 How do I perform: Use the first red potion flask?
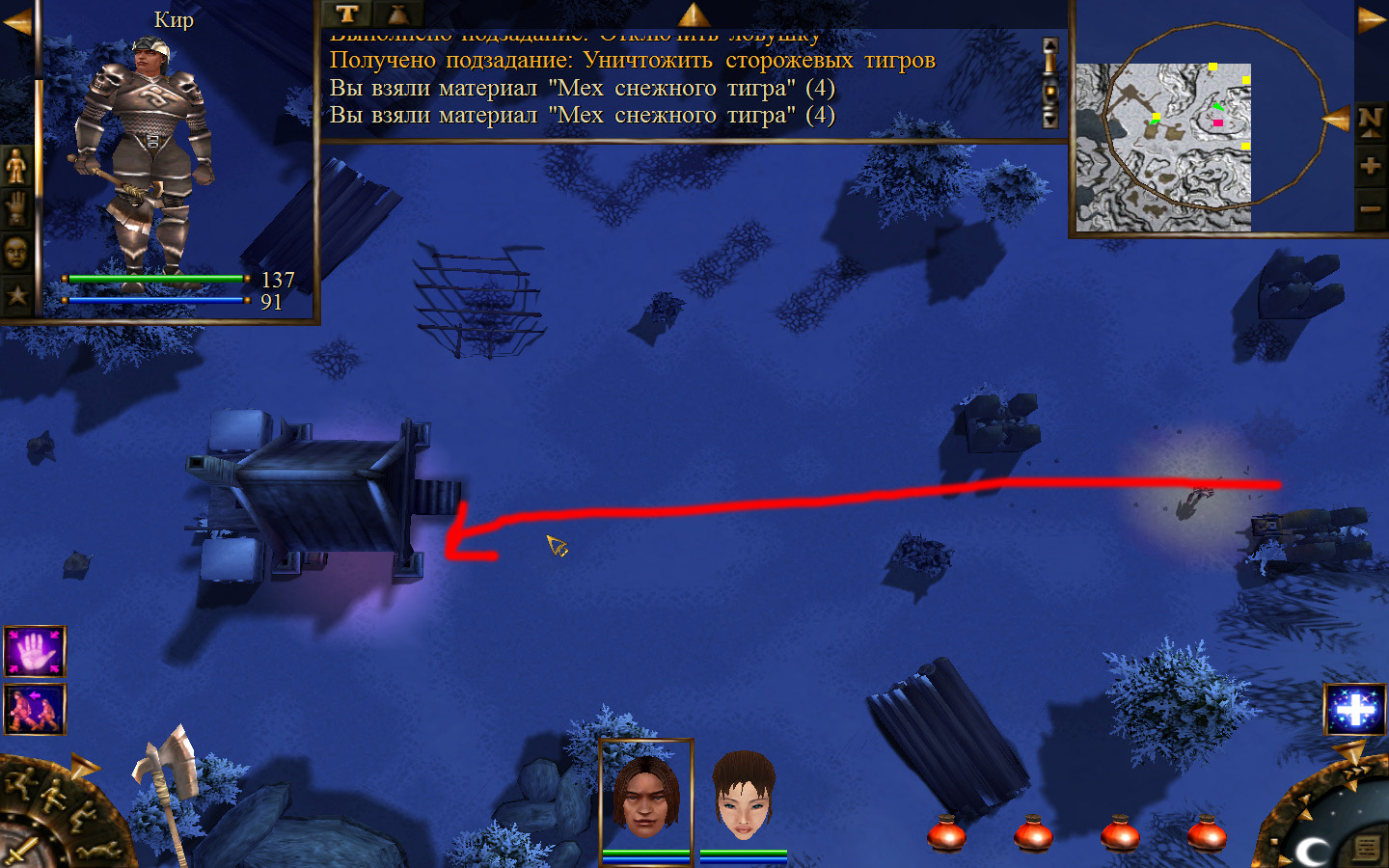tap(946, 833)
